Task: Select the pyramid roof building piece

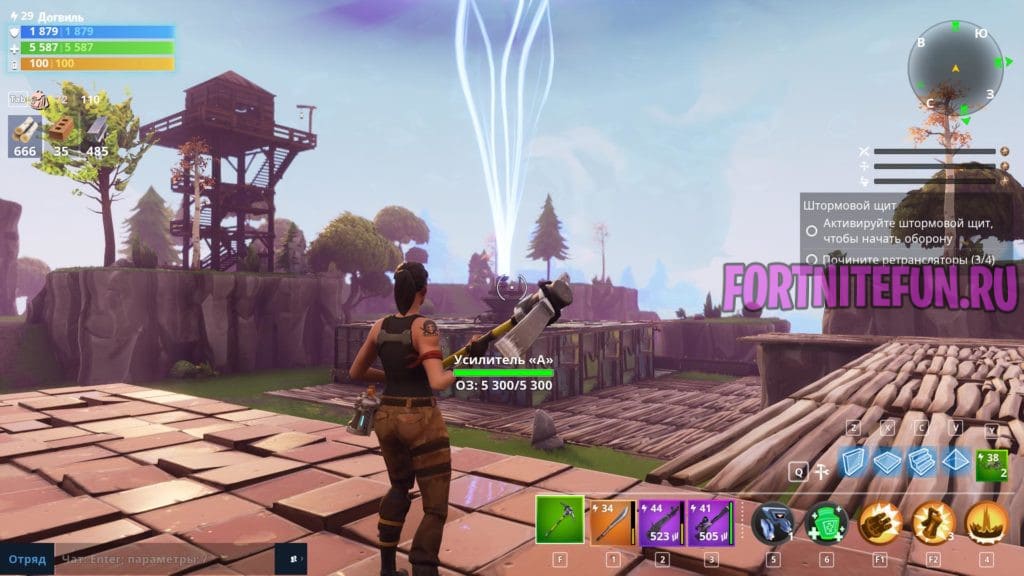Action: coord(955,462)
